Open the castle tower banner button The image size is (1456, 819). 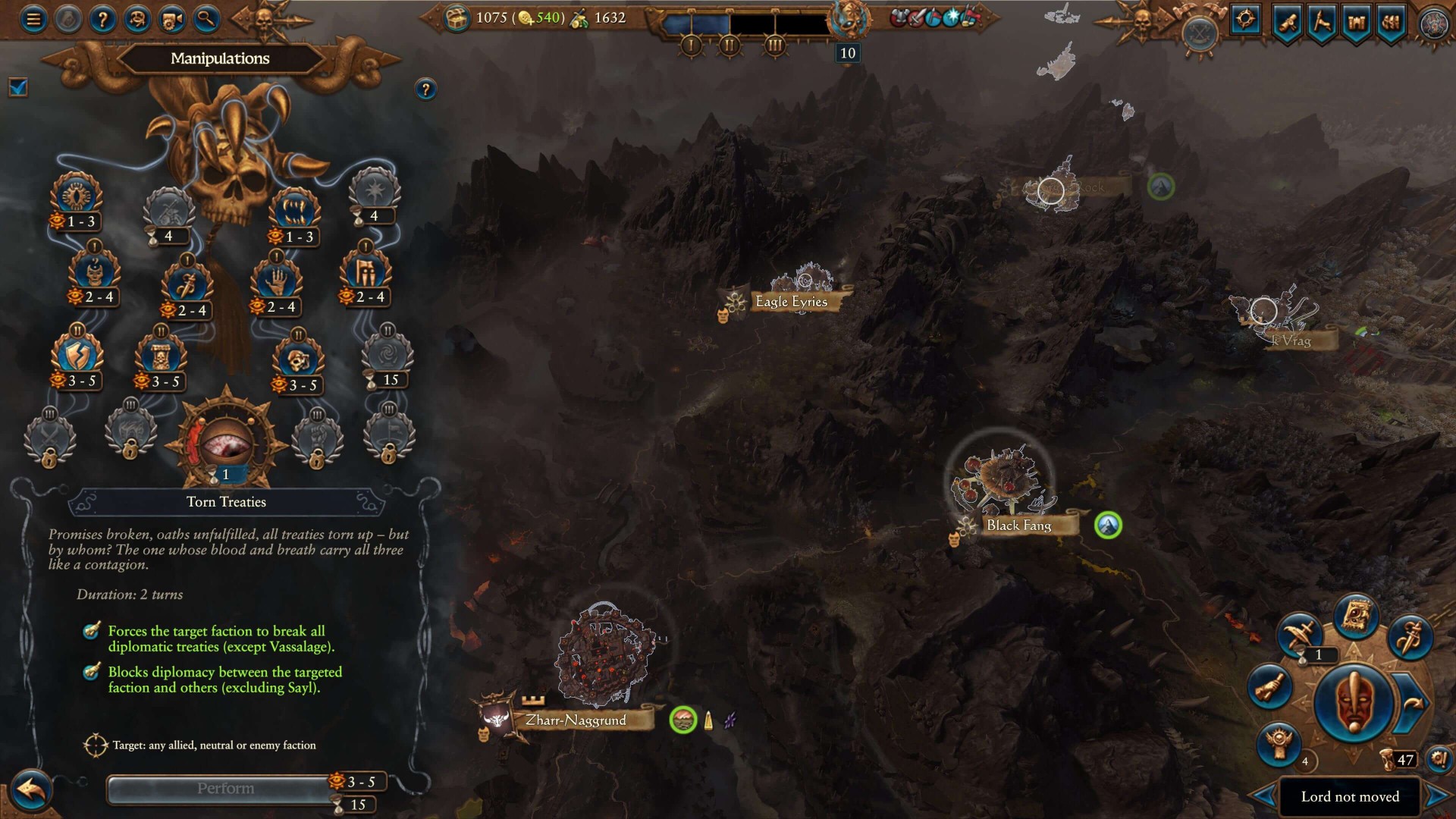(x=1356, y=21)
